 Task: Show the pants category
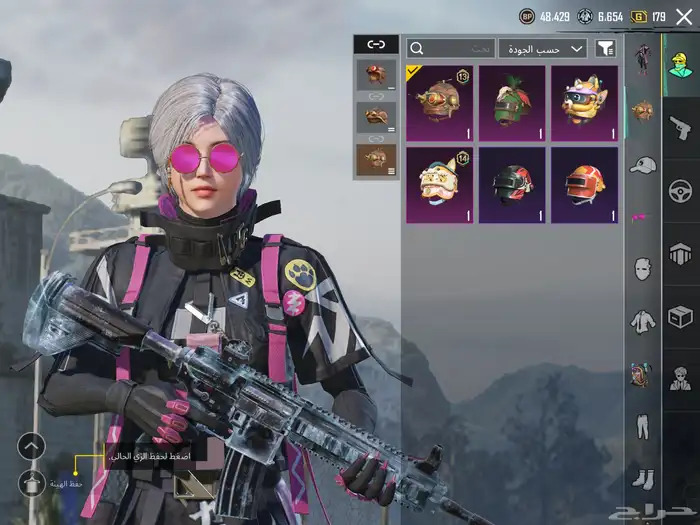point(642,426)
